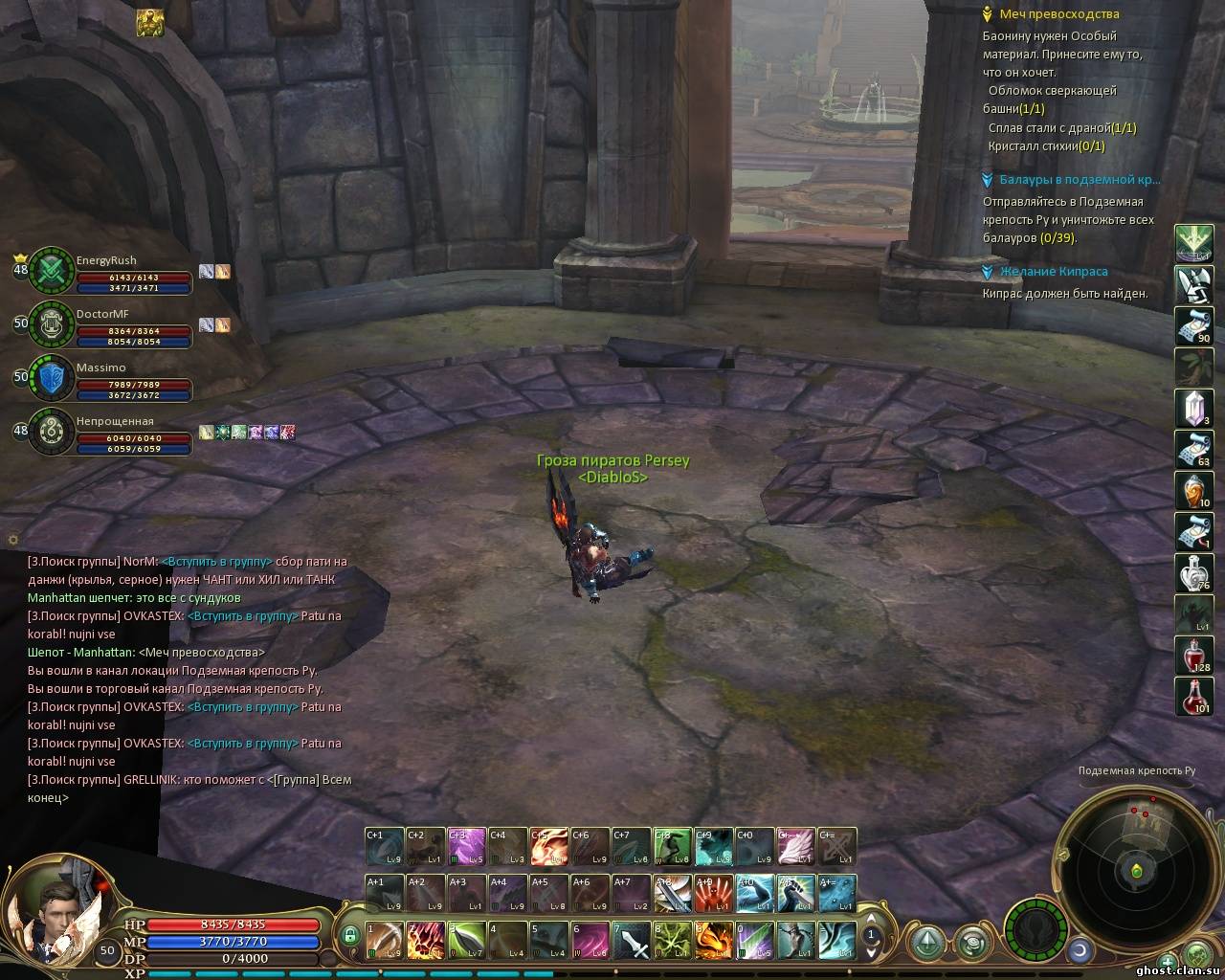Screen dimensions: 1225x980
Task: Select party member DoctorMF
Action: pos(102,314)
